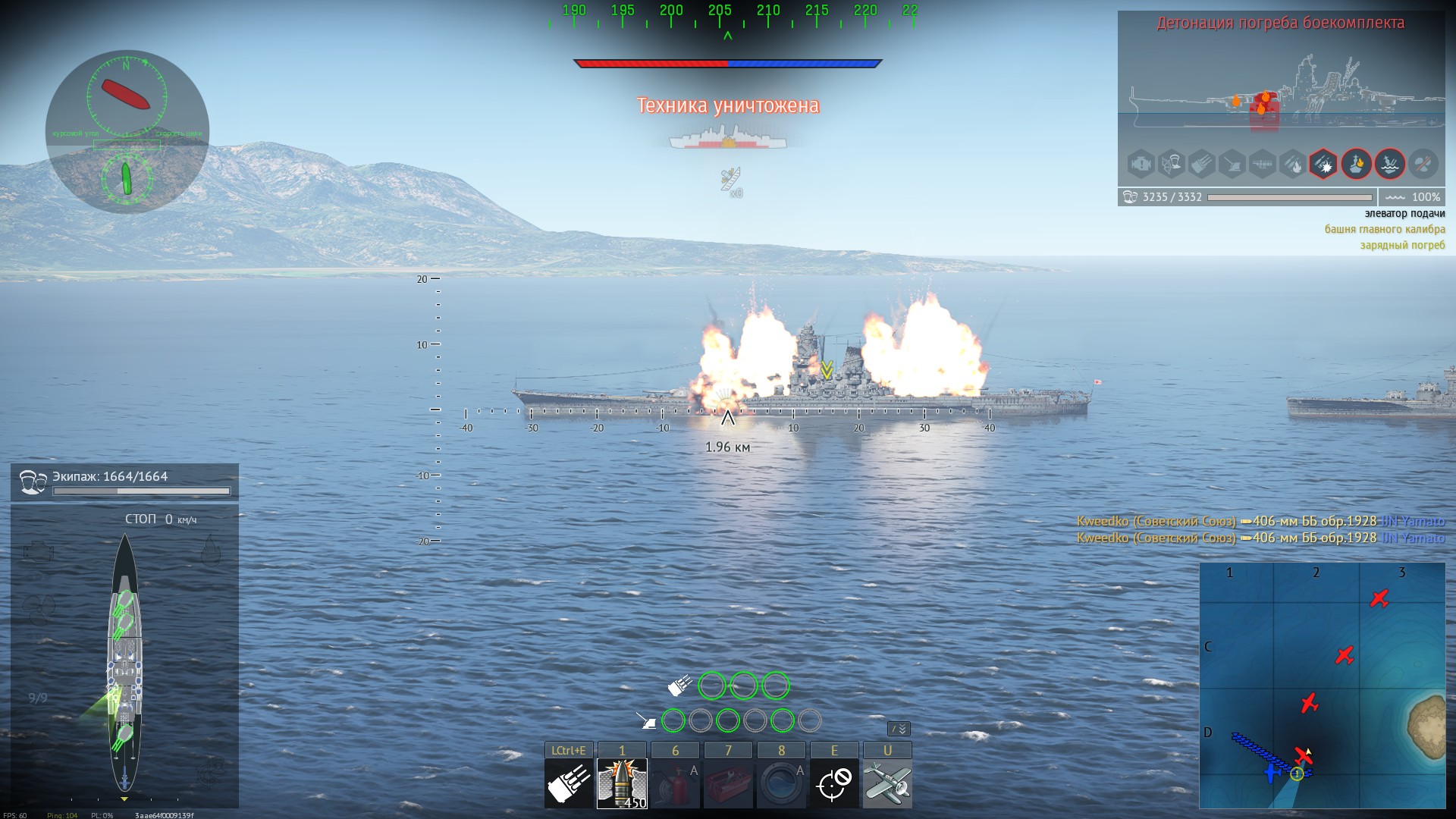This screenshot has height=819, width=1456.
Task: Collapse the action bar with the chevron button
Action: click(899, 729)
